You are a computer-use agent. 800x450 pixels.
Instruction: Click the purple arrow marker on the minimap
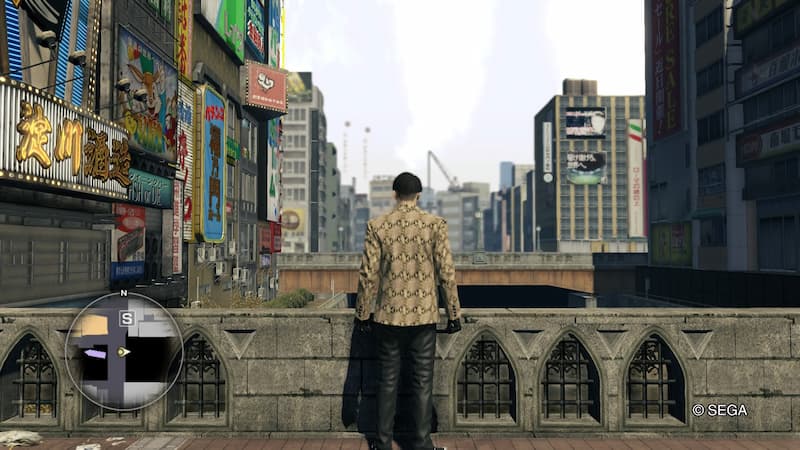(95, 353)
